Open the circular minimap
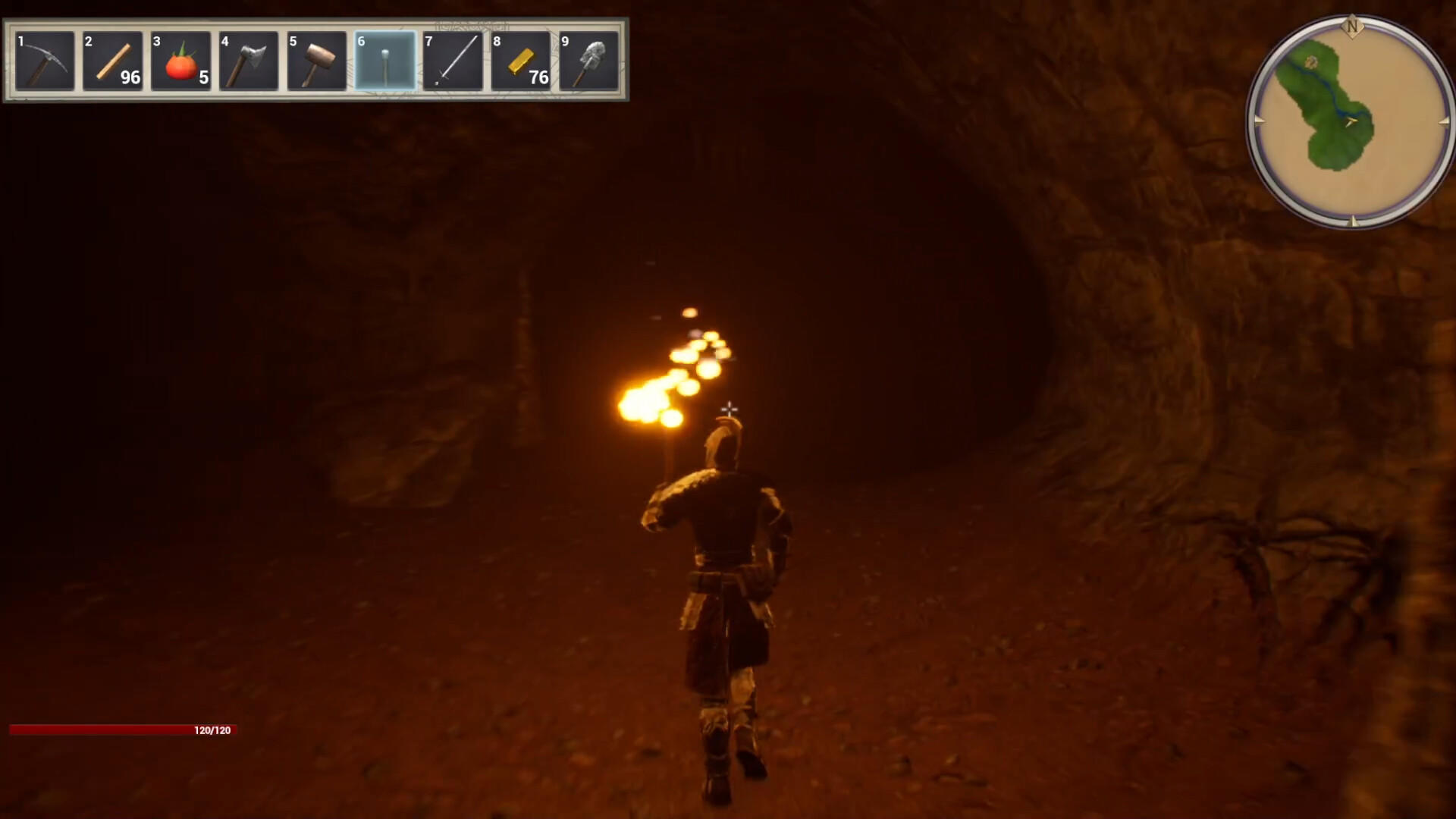This screenshot has width=1456, height=819. [1351, 121]
